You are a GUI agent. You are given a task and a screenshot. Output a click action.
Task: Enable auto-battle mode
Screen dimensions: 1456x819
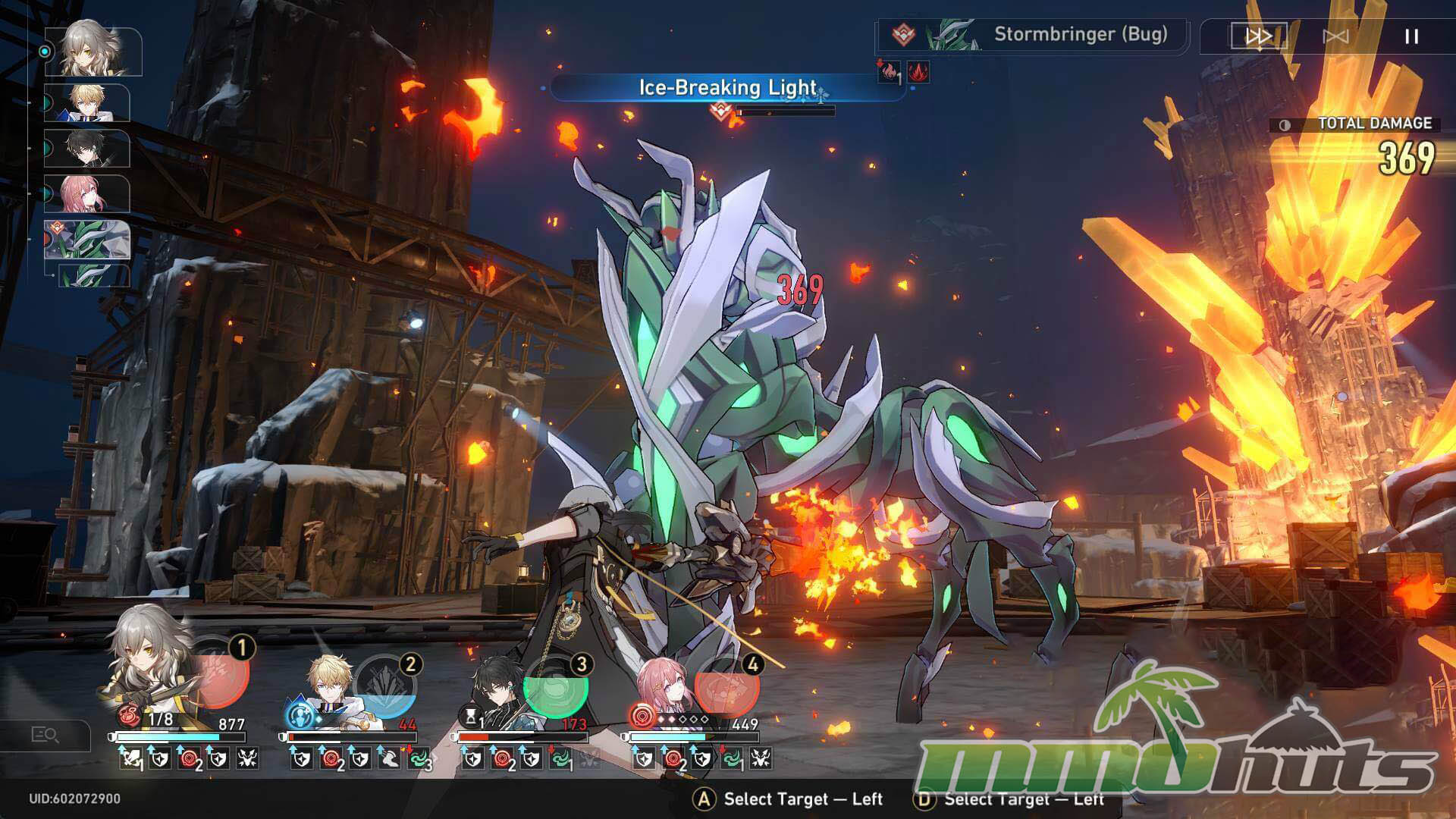(x=1335, y=36)
